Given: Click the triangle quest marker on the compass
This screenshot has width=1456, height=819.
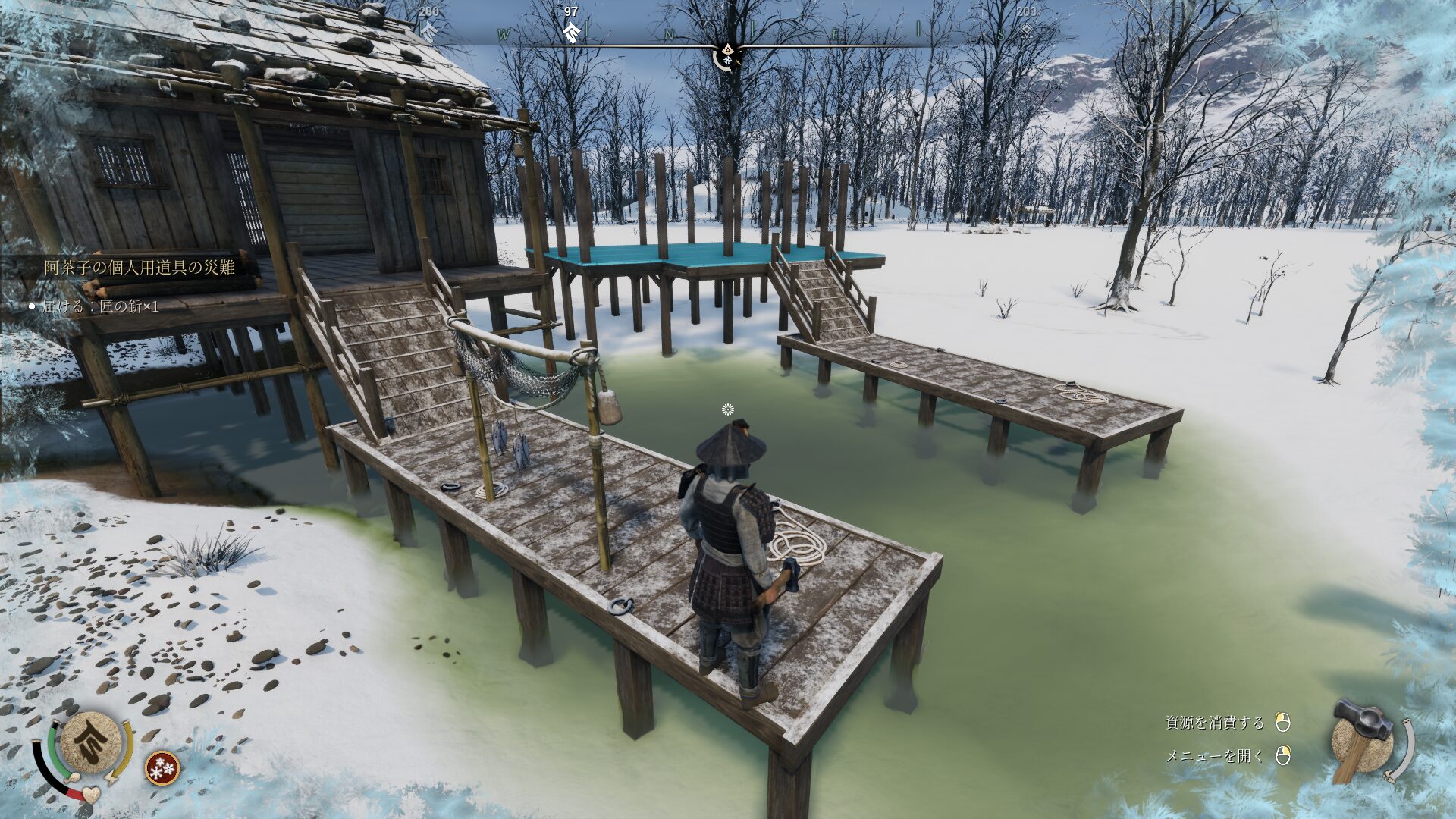Looking at the screenshot, I should [727, 49].
